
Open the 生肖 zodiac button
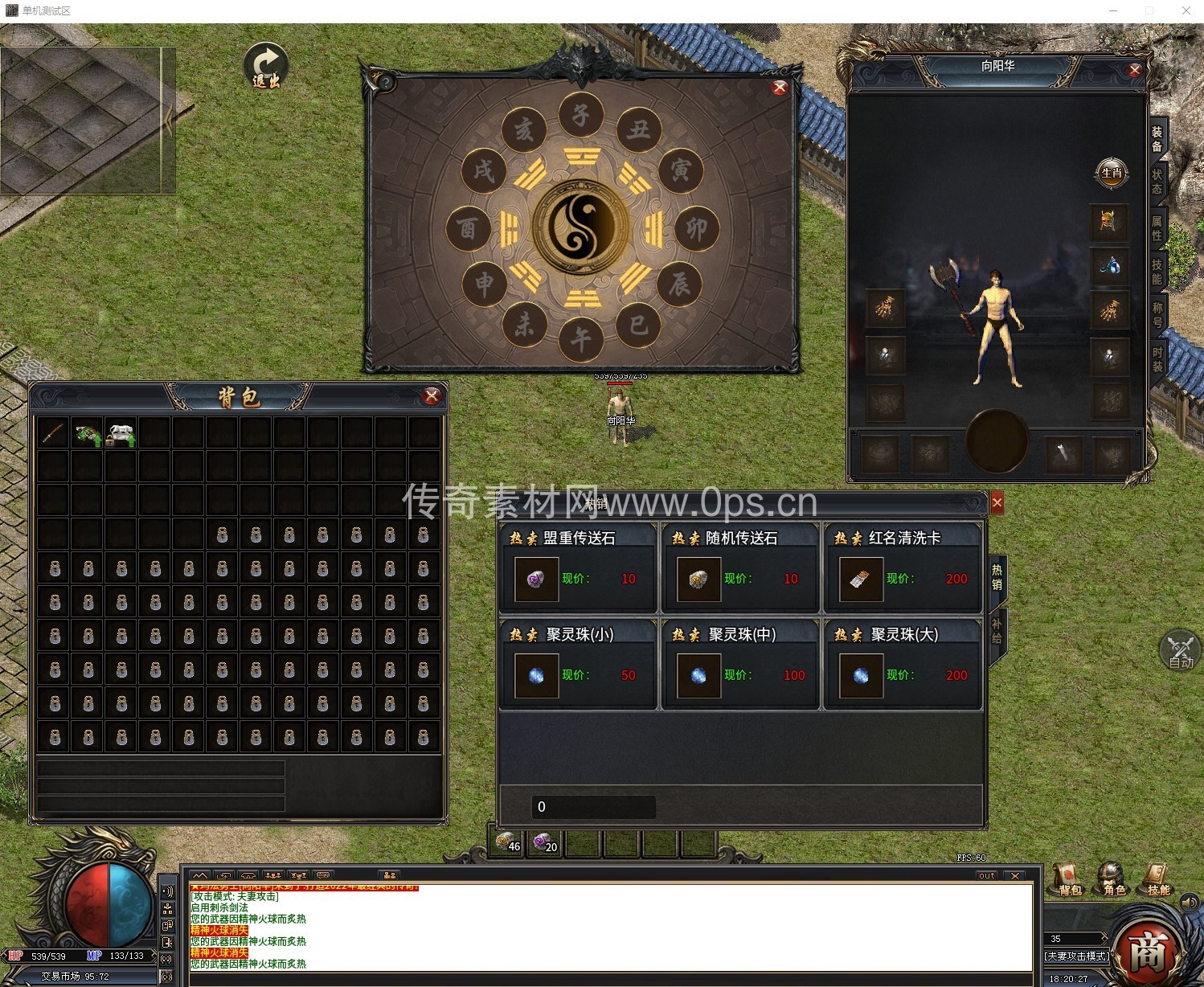[1112, 173]
